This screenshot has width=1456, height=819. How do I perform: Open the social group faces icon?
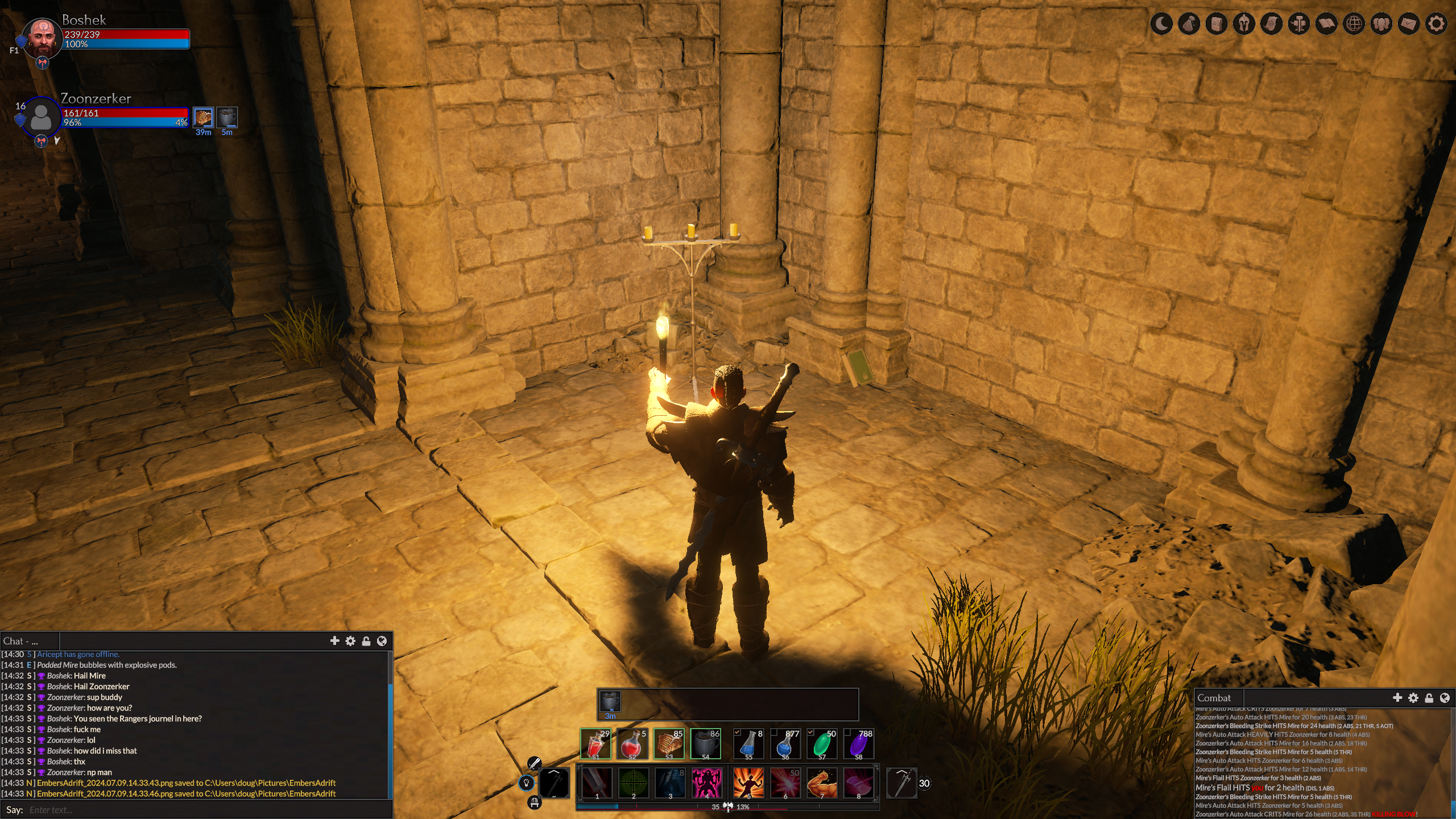coord(1381,24)
